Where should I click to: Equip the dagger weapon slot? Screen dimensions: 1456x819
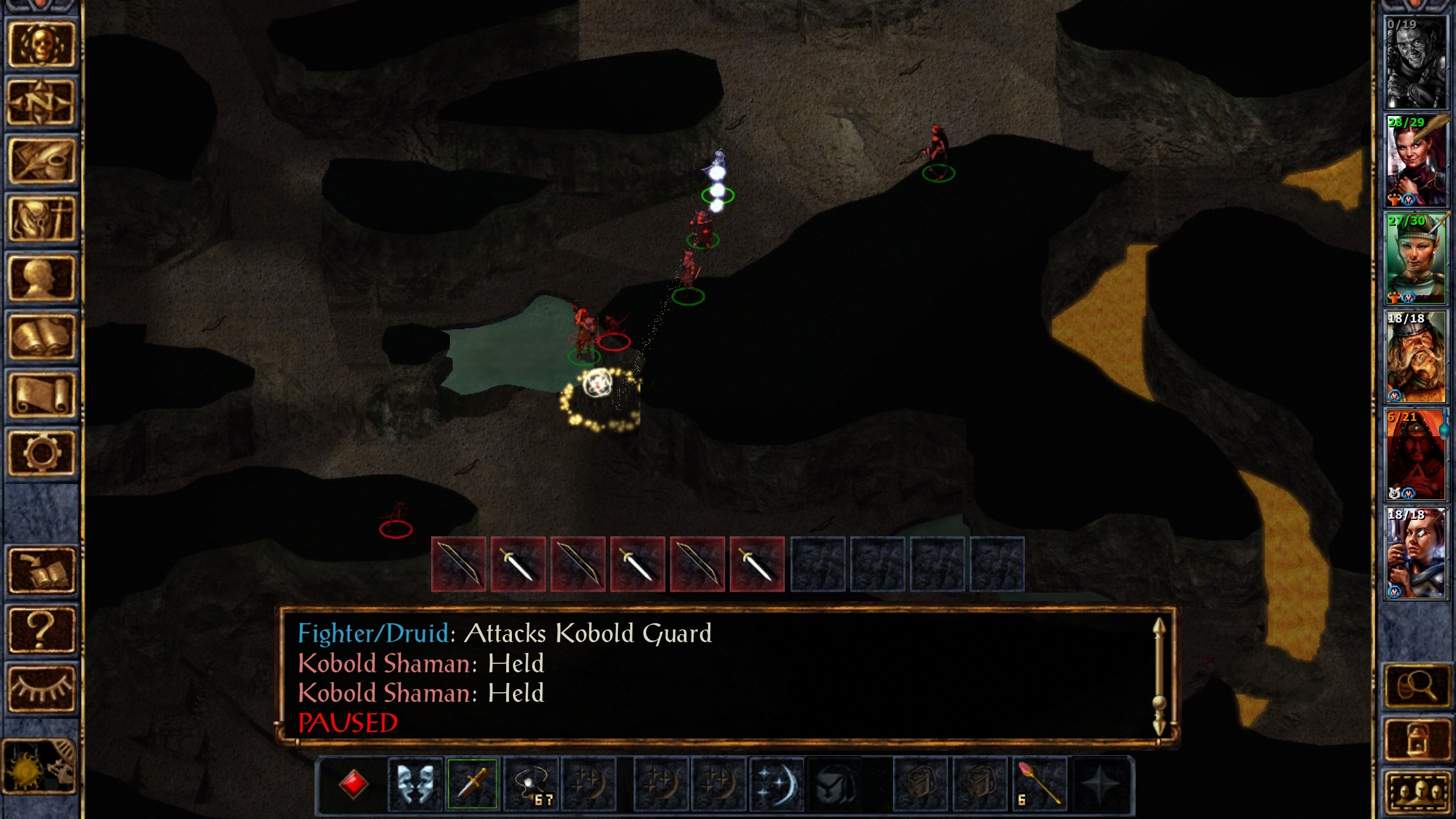[472, 784]
